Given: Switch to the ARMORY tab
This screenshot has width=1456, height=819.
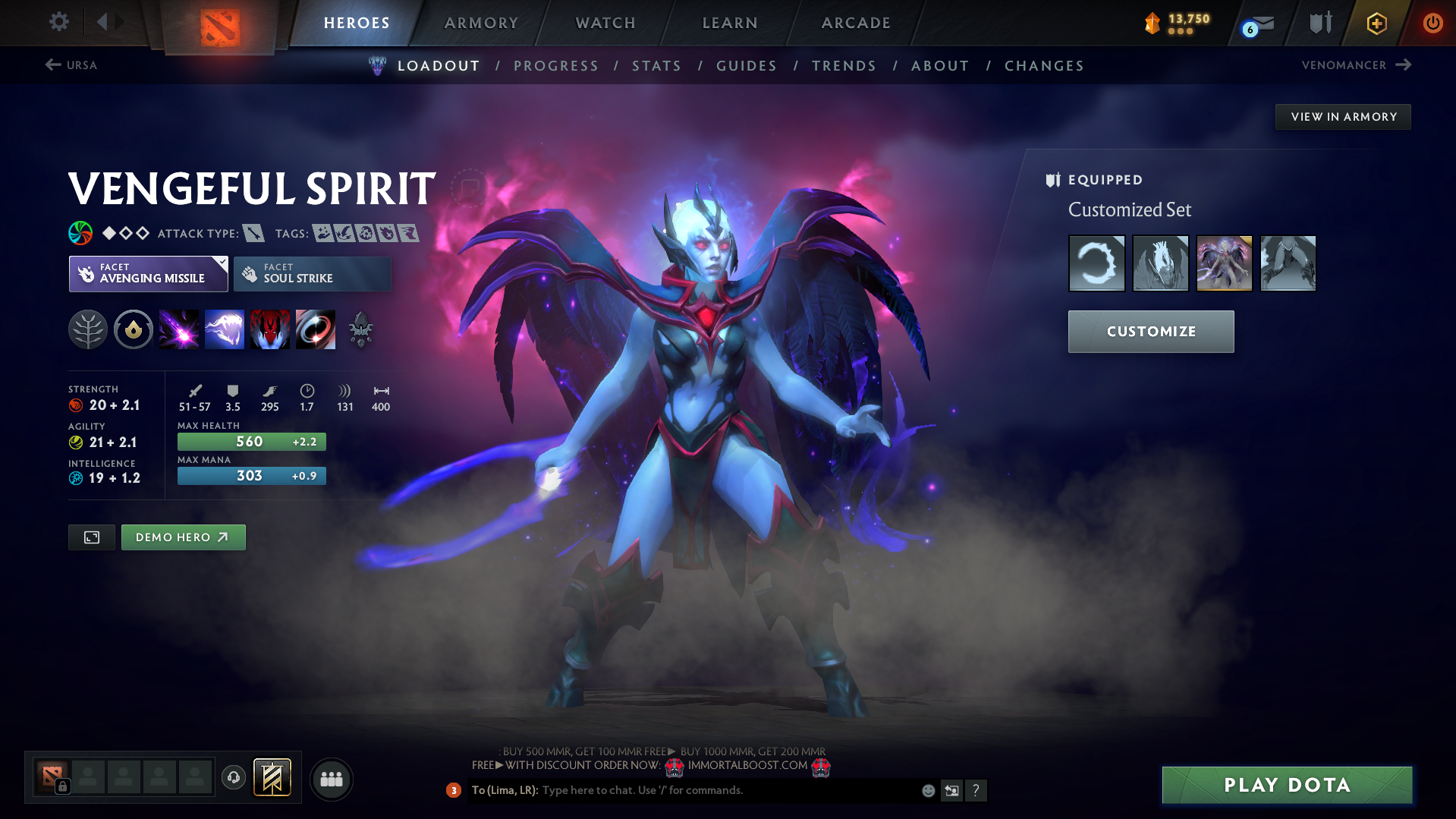Looking at the screenshot, I should (x=481, y=22).
